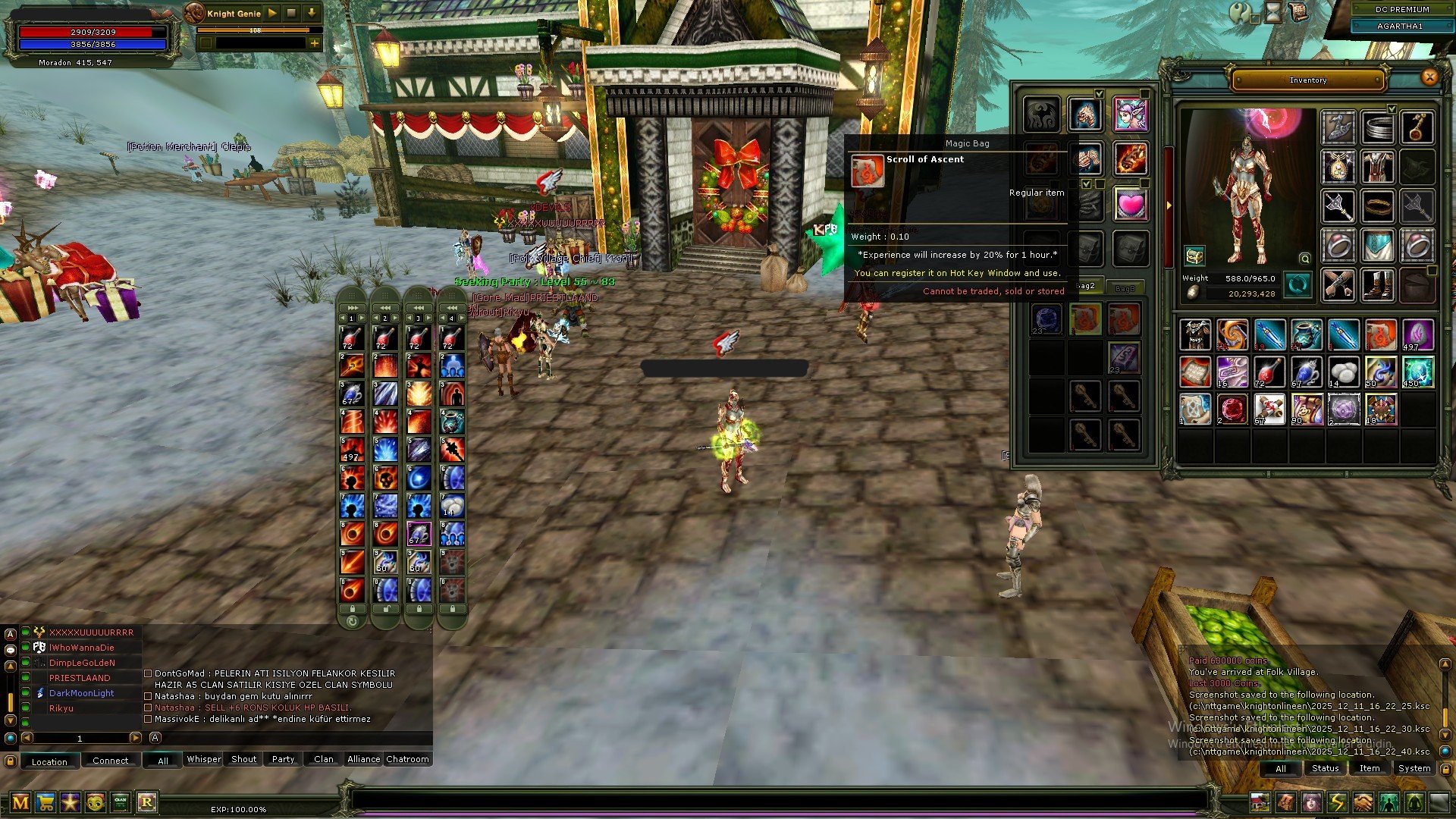Image resolution: width=1456 pixels, height=819 pixels.
Task: Close the Inventory window
Action: (x=1429, y=77)
